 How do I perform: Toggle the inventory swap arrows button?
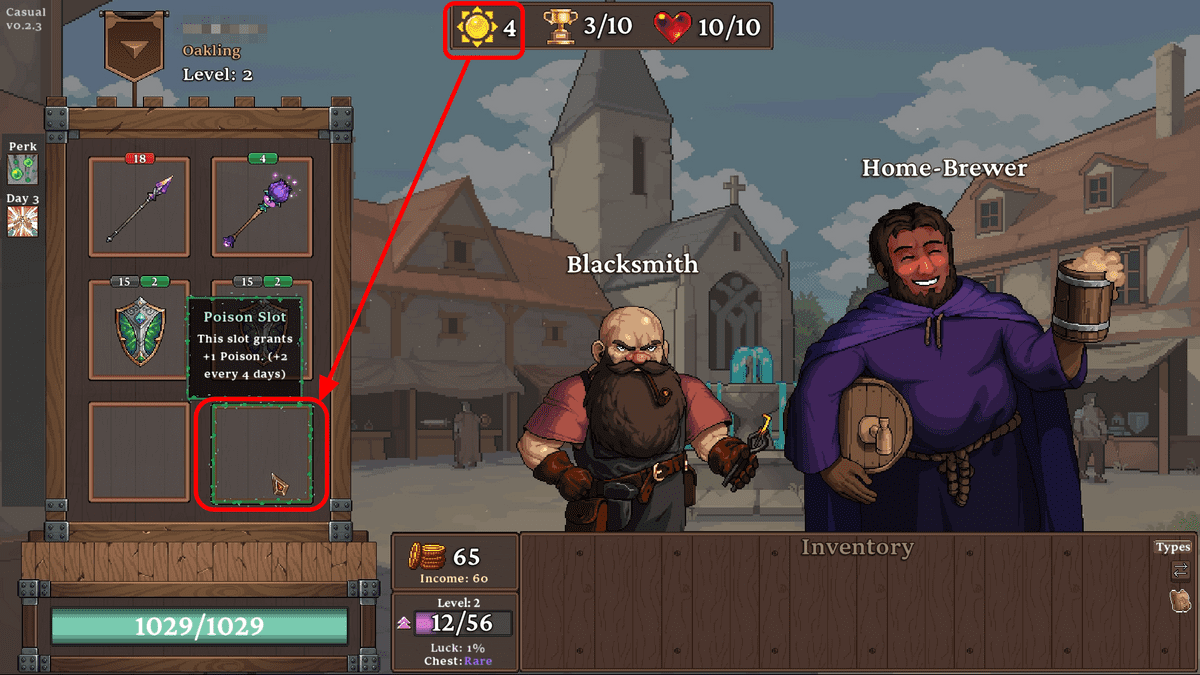tap(1180, 571)
